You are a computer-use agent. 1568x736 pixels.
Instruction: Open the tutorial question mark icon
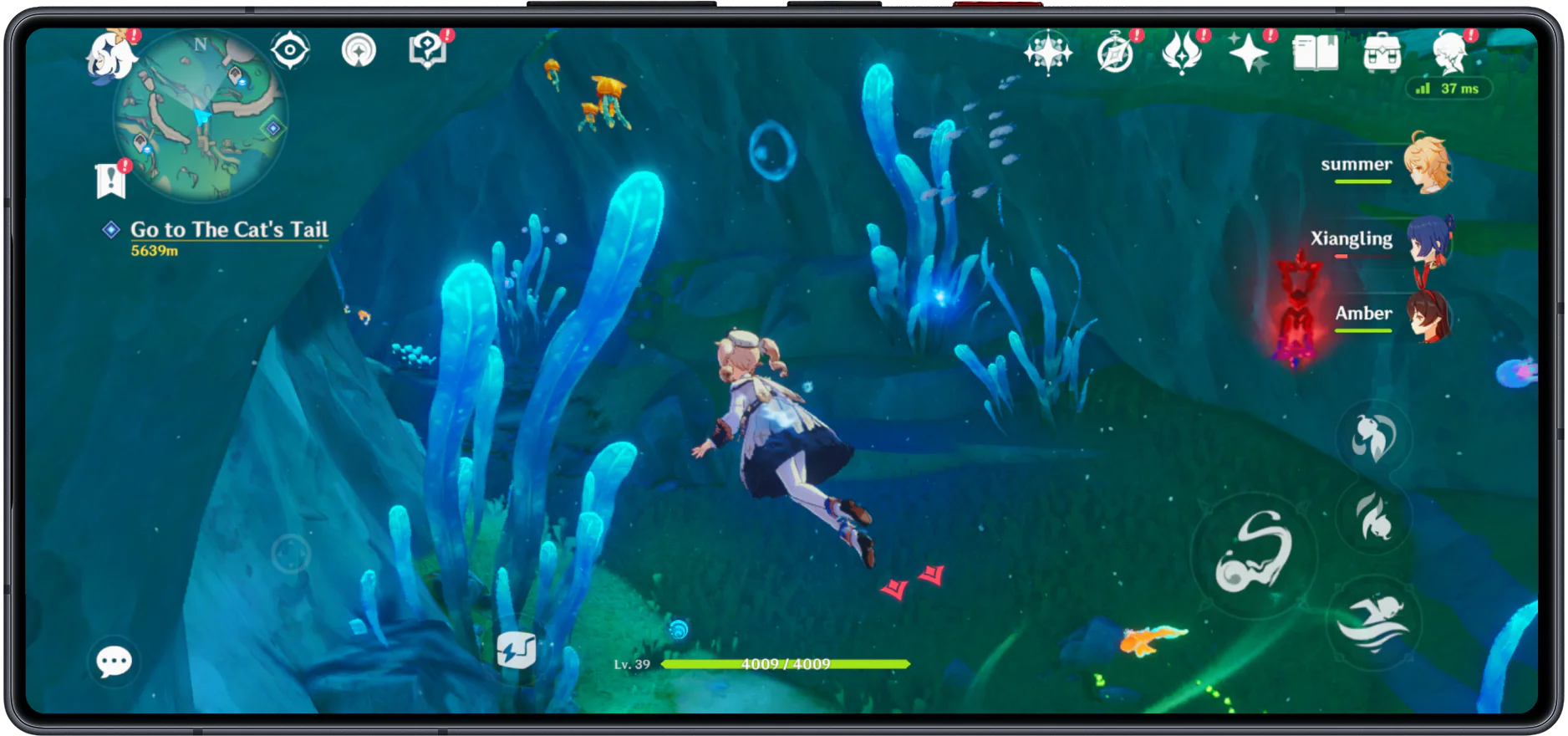(x=427, y=50)
